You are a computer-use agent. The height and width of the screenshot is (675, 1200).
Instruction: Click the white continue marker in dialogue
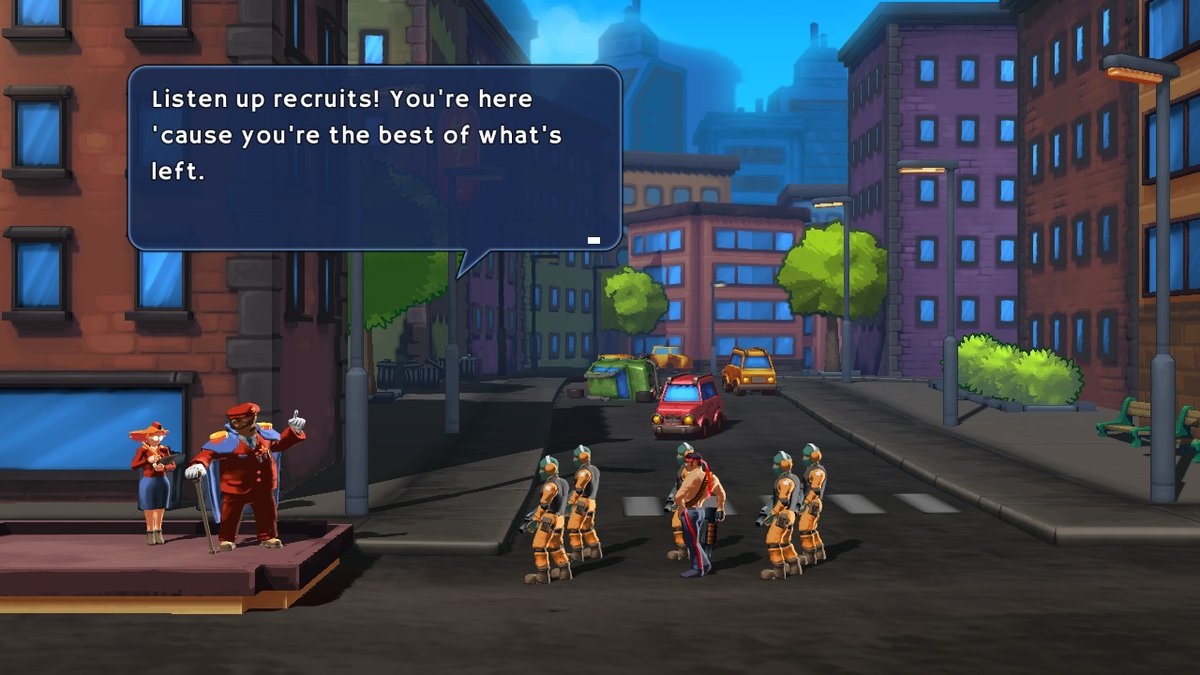click(x=594, y=240)
